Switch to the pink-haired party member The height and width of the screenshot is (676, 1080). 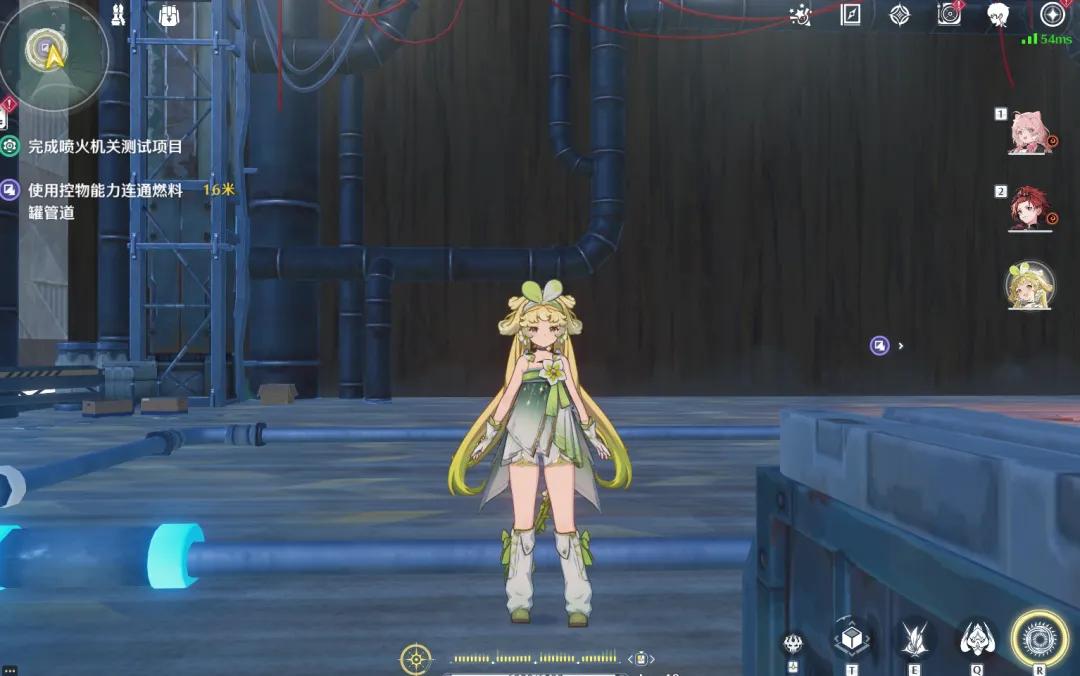click(1029, 134)
